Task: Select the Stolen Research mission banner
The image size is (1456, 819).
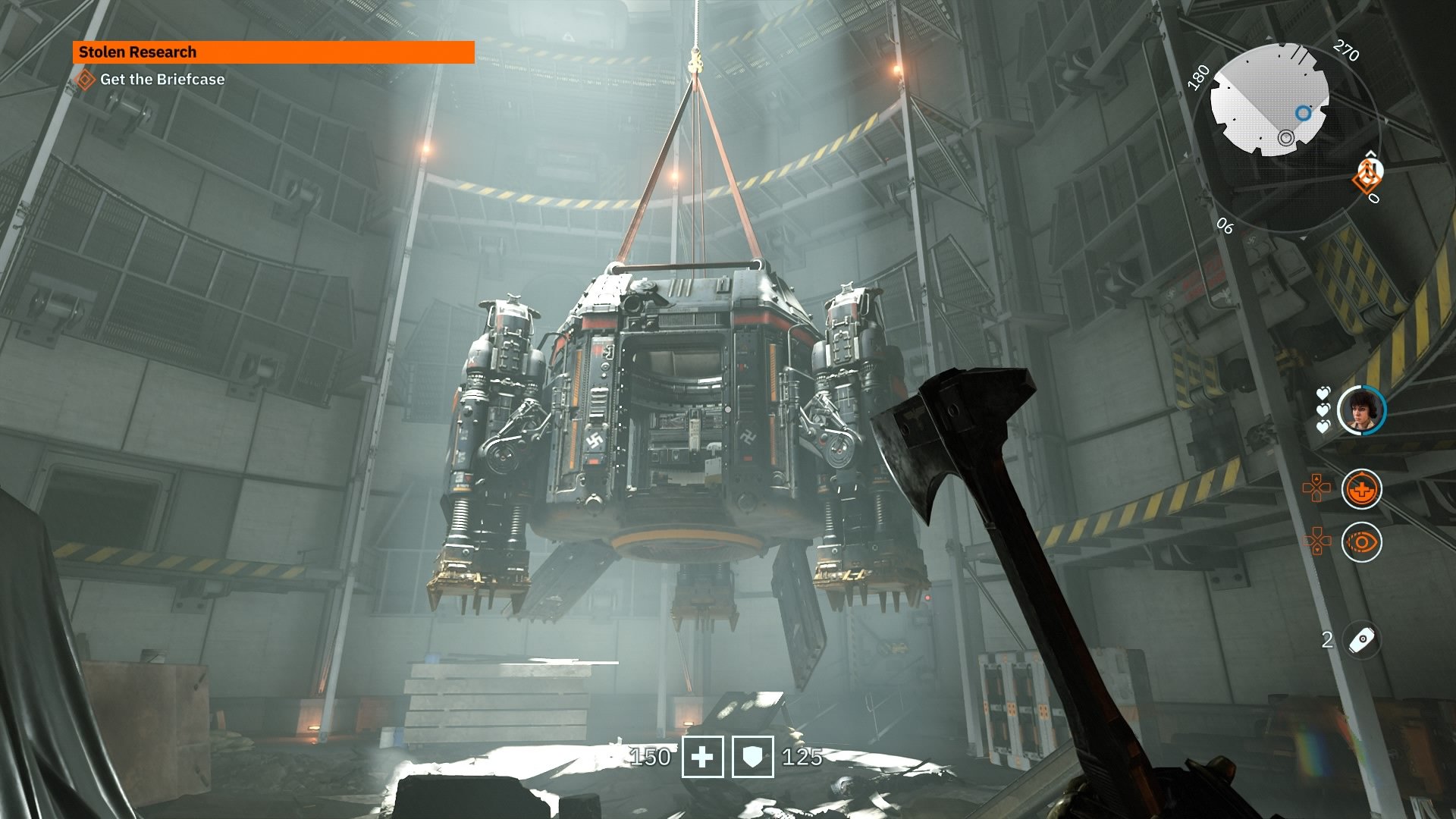Action: coord(273,52)
